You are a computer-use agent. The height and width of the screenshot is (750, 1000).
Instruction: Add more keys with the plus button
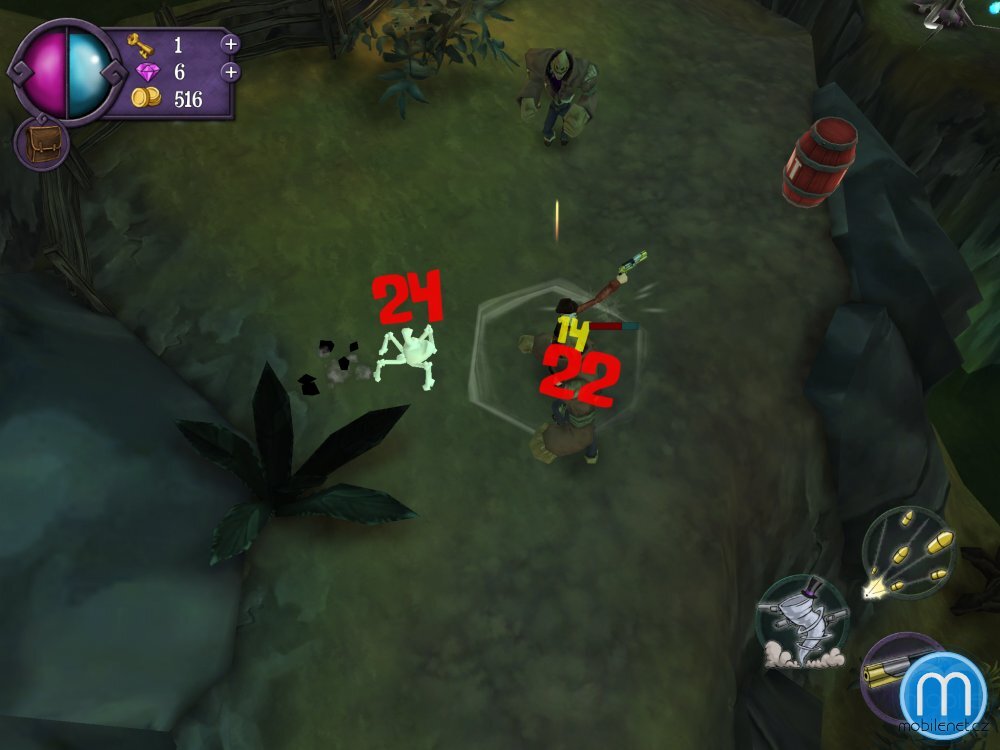click(x=230, y=44)
